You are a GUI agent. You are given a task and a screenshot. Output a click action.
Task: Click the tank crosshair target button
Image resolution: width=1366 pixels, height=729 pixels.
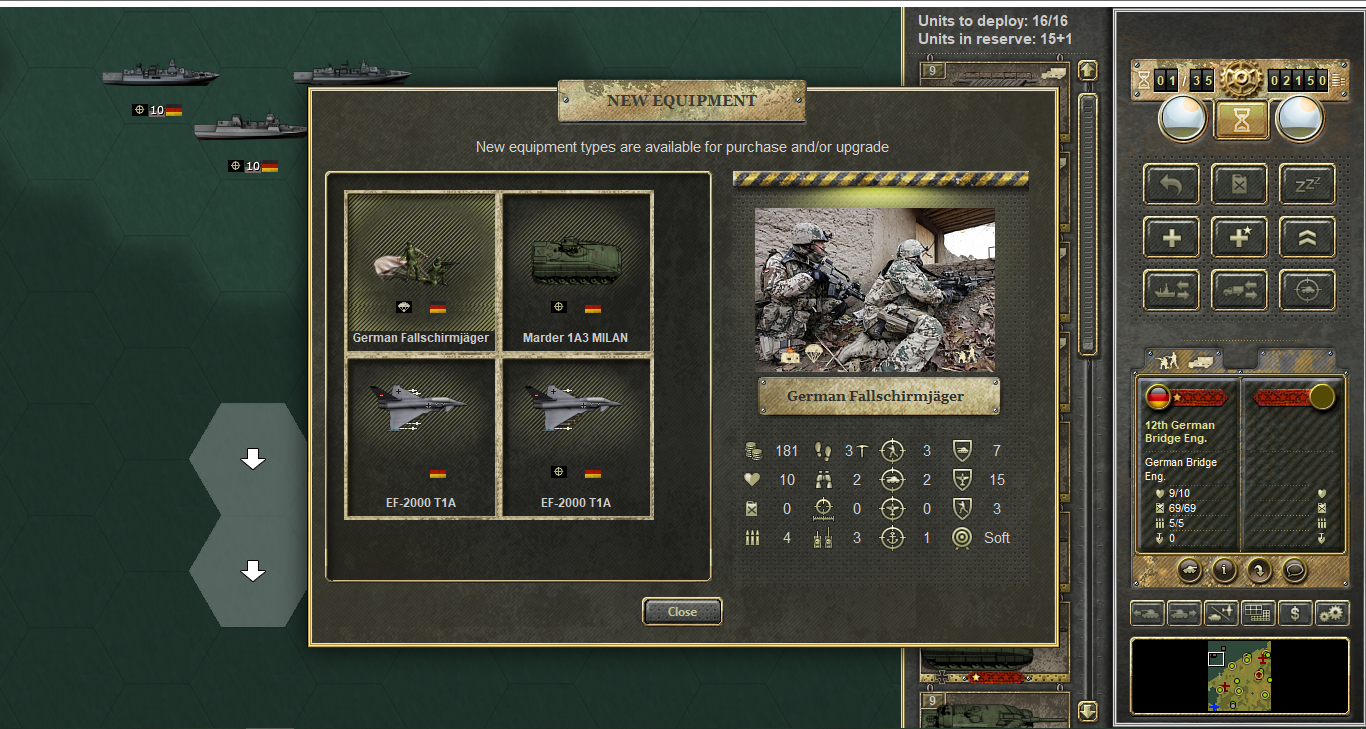(x=1307, y=290)
